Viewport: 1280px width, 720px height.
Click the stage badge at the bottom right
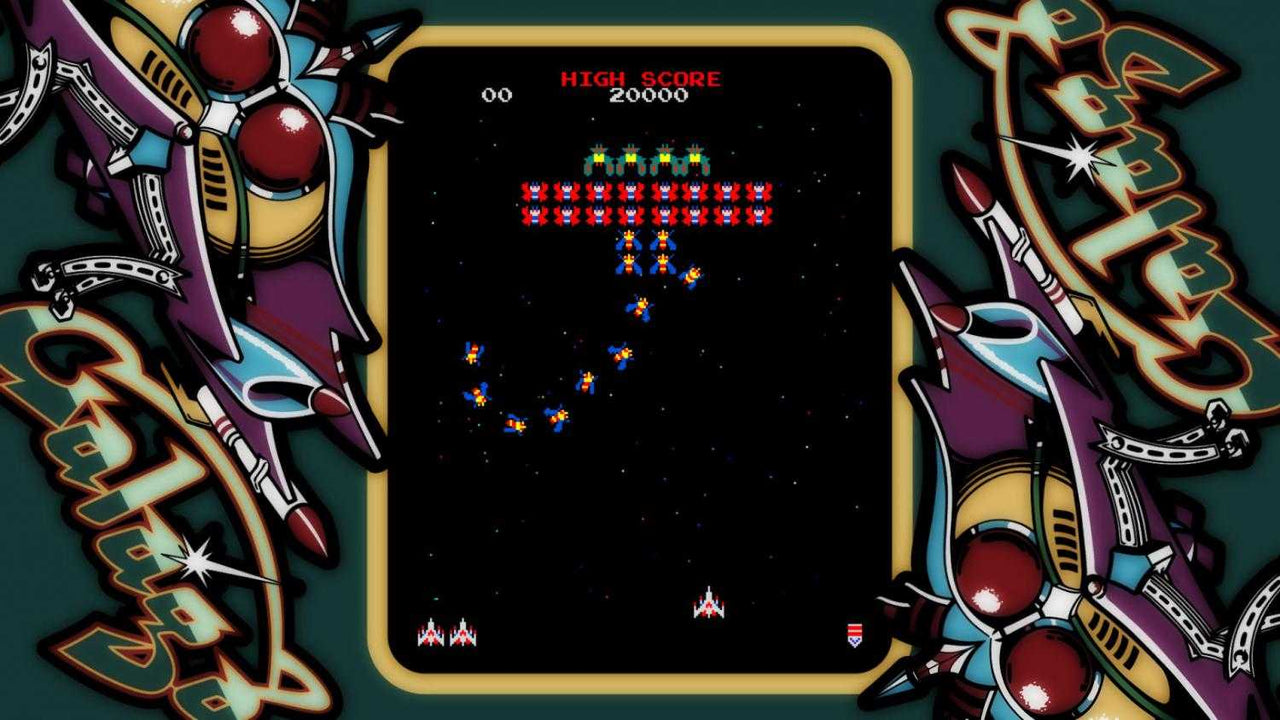point(855,631)
